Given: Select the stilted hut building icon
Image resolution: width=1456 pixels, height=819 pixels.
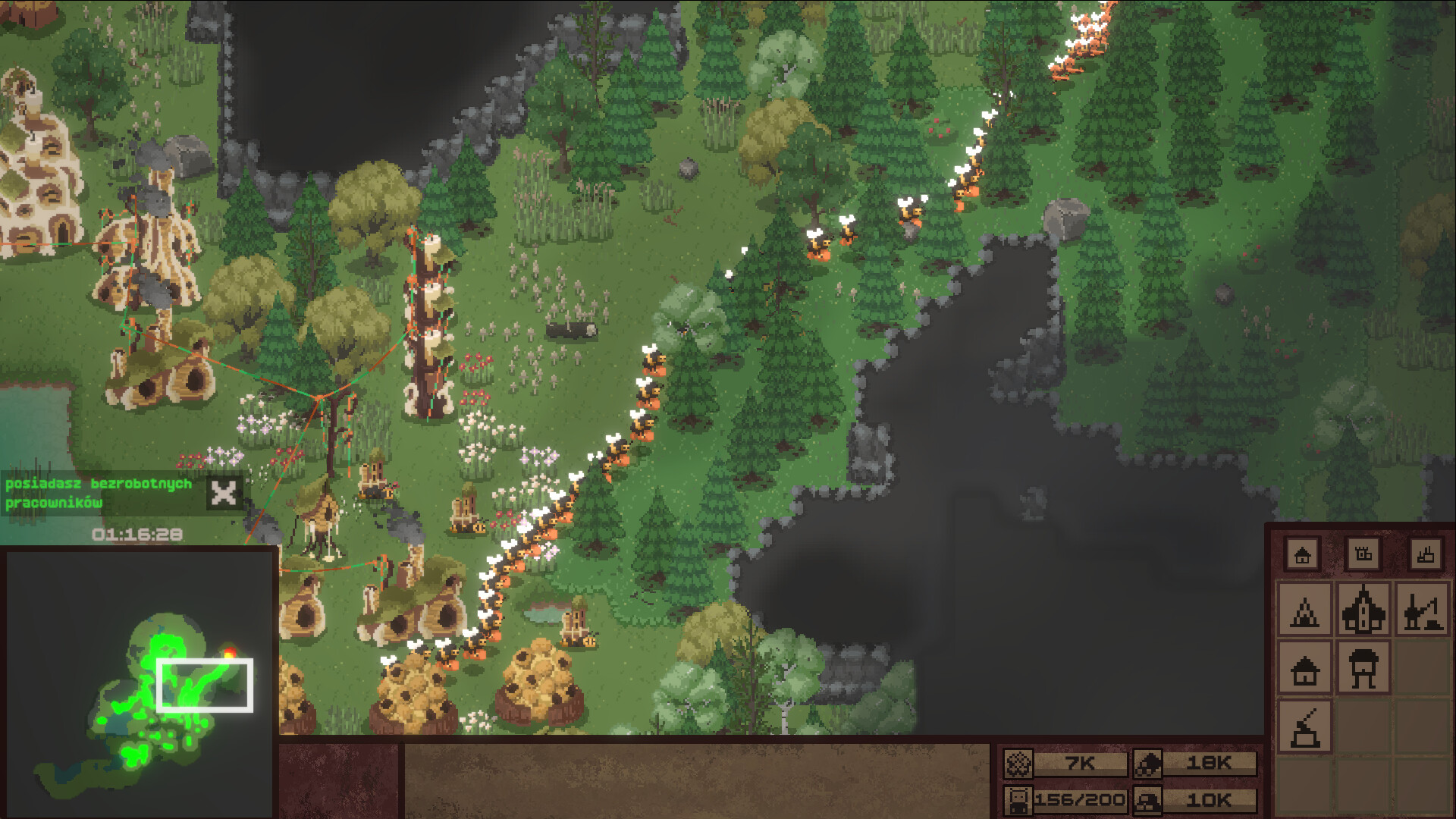Looking at the screenshot, I should click(1363, 669).
